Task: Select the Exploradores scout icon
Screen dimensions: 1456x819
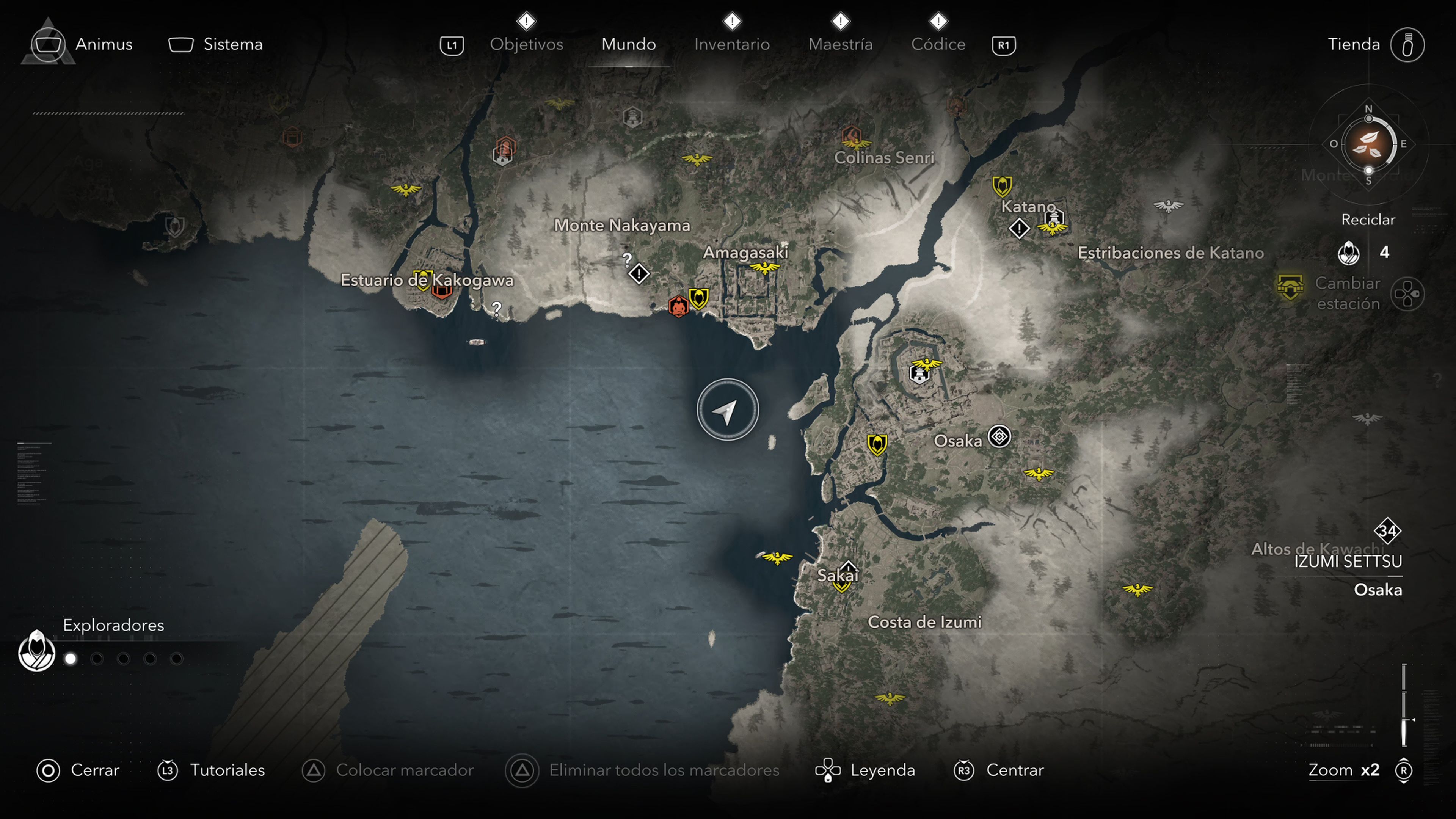Action: point(37,651)
